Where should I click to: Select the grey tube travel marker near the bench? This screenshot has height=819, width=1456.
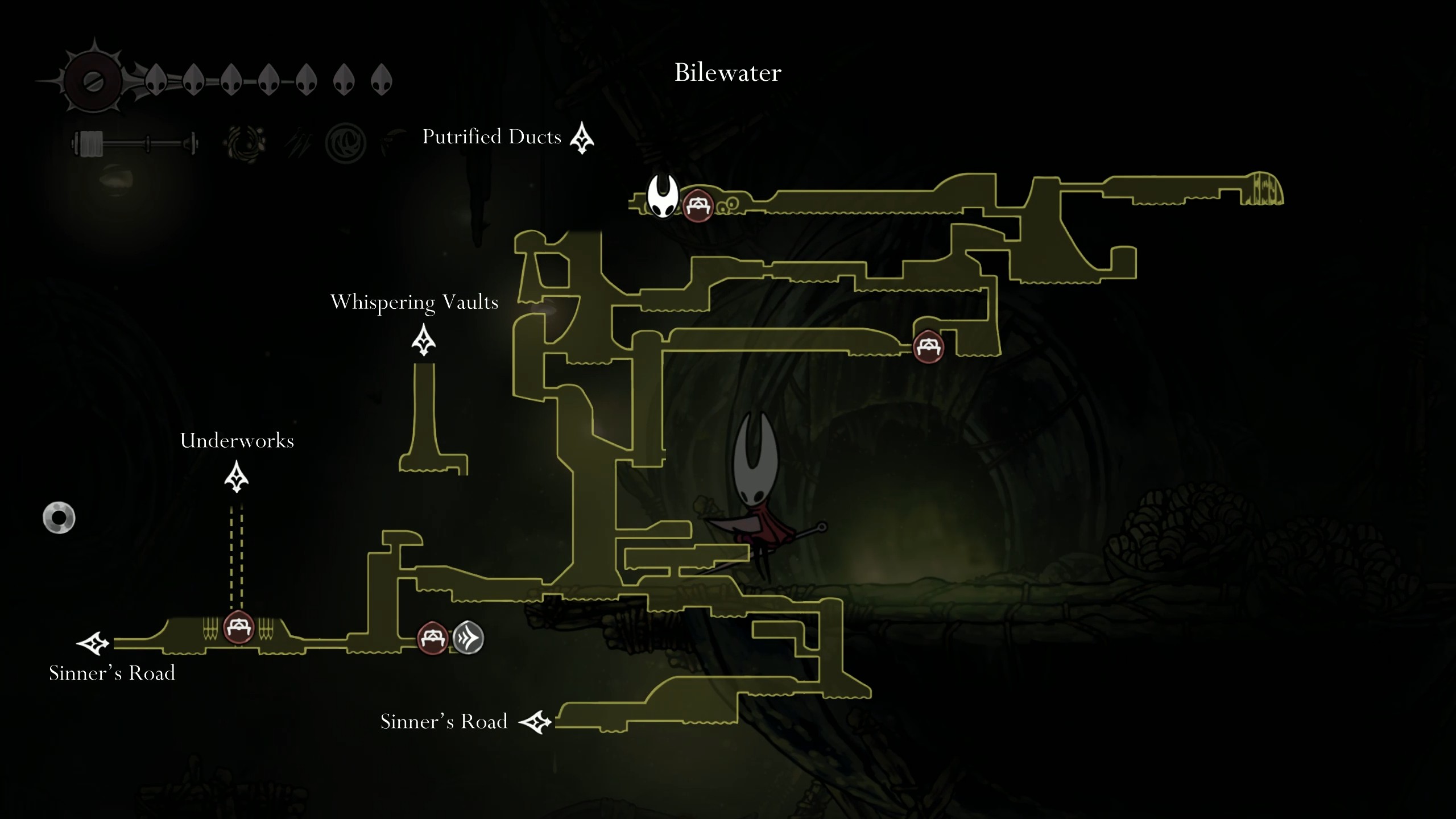click(466, 637)
